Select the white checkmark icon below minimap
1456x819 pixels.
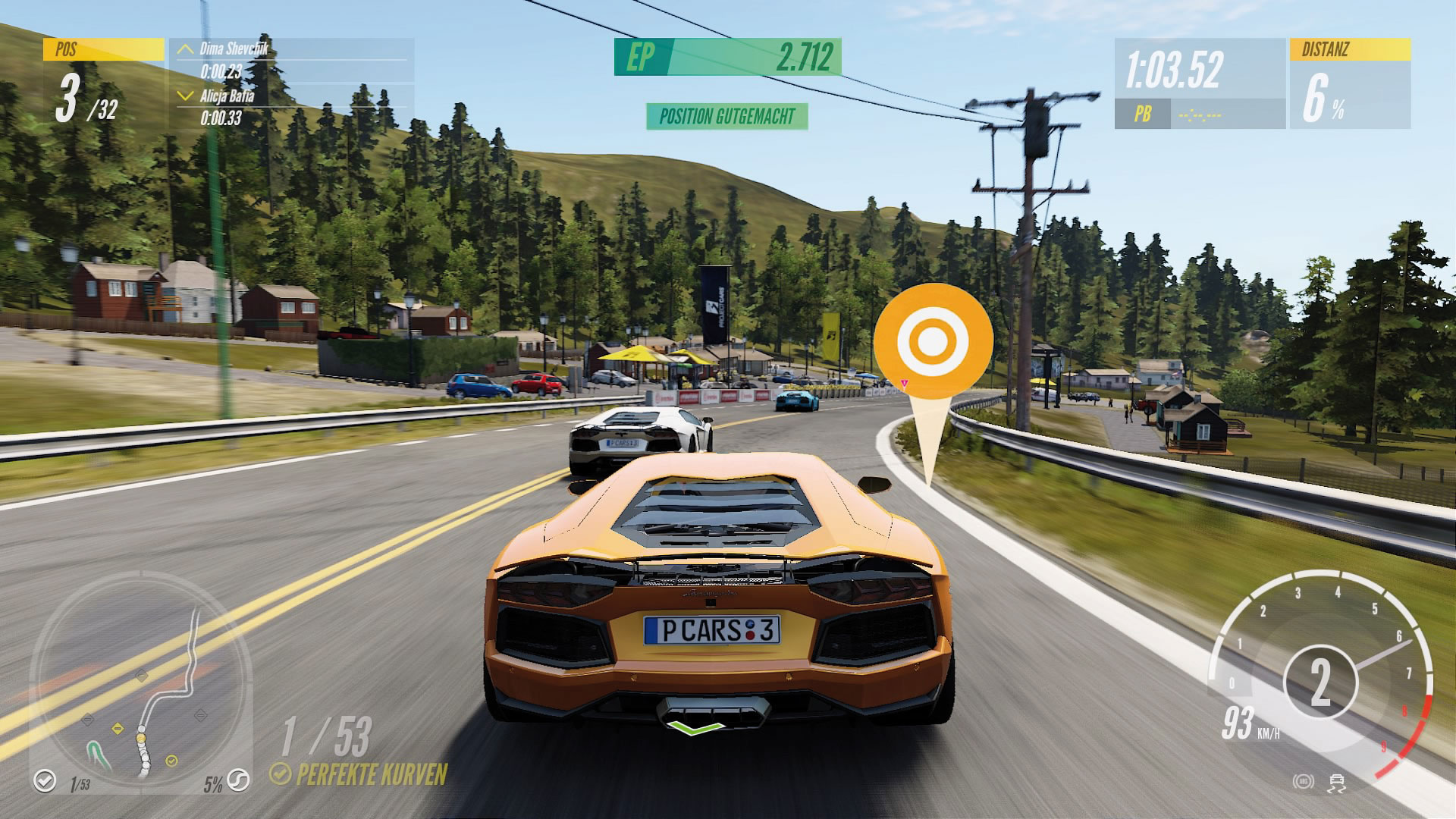[45, 780]
